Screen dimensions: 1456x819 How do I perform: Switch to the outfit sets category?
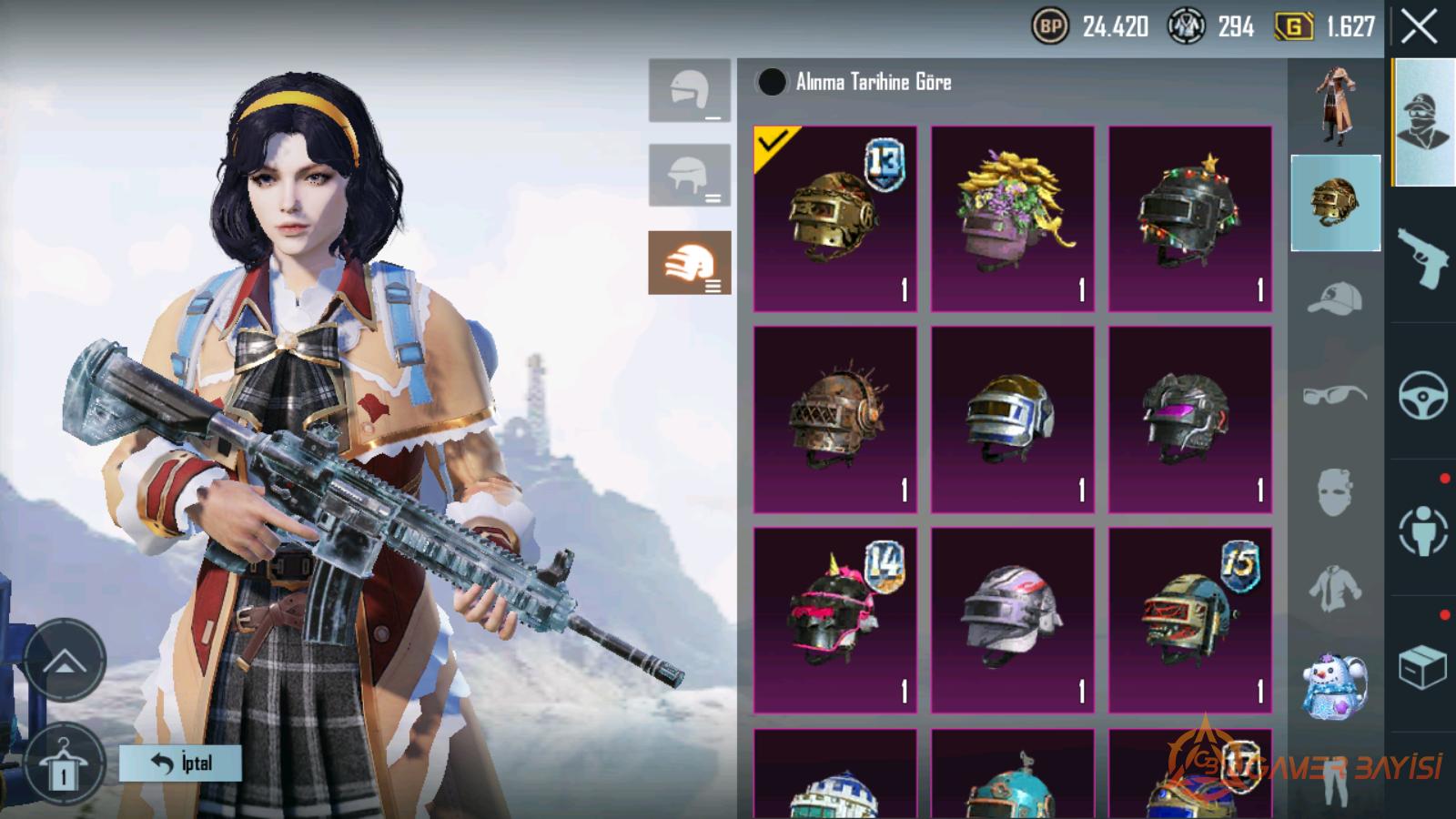[x=1335, y=106]
